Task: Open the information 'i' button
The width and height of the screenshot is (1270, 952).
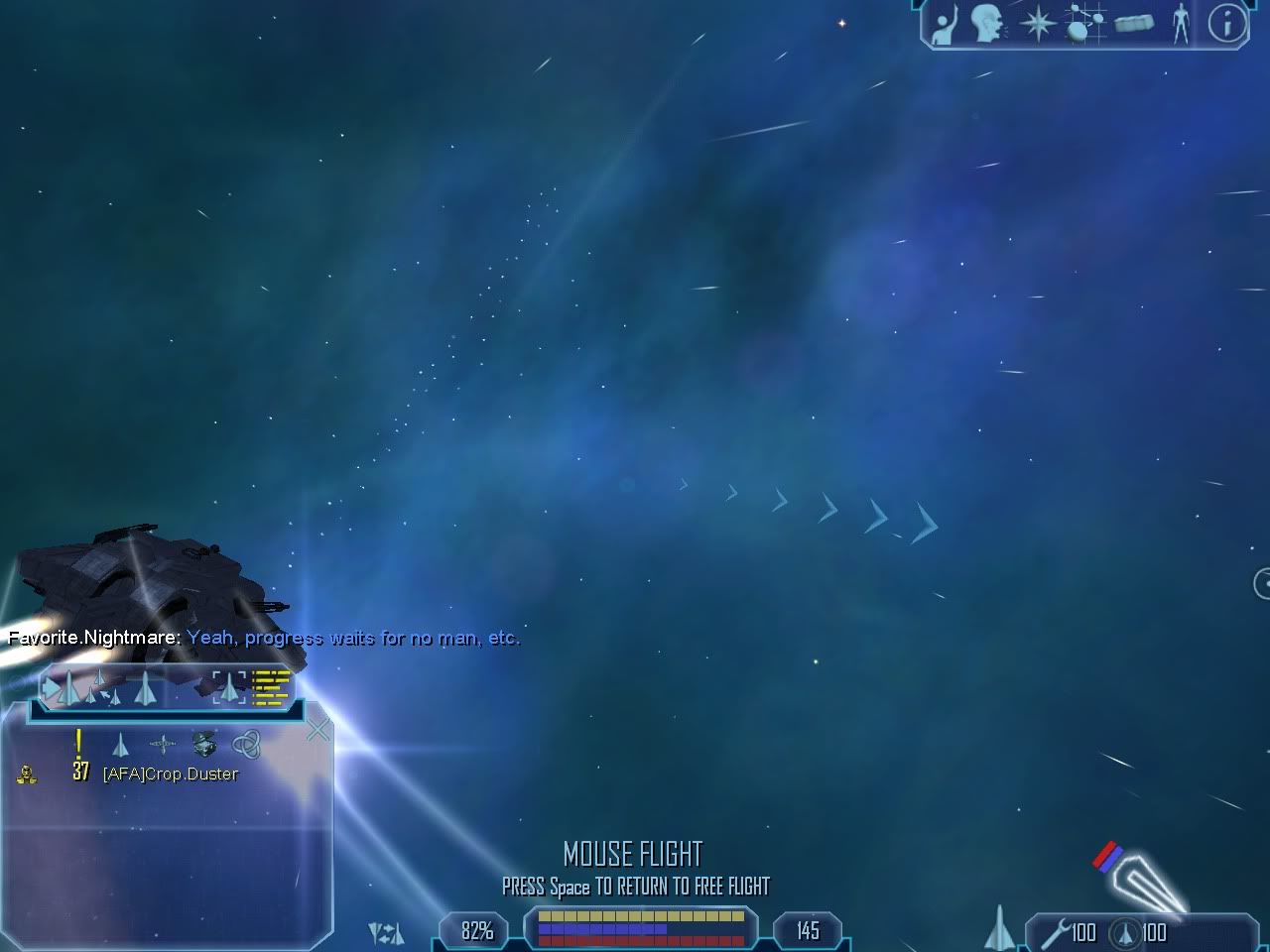Action: coord(1226,24)
